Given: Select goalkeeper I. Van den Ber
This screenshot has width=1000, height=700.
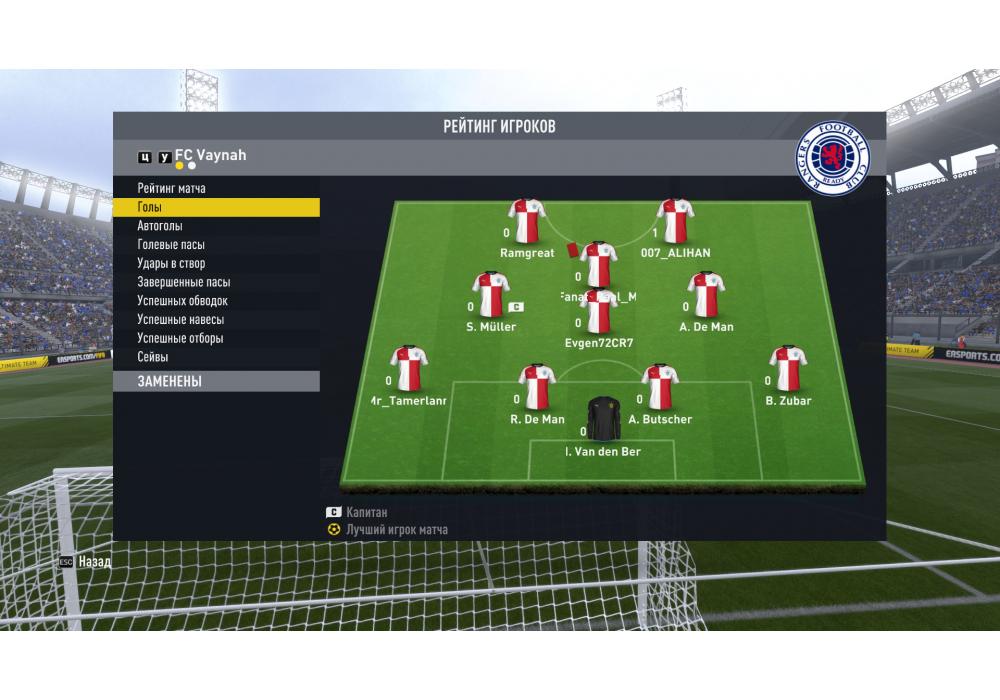Looking at the screenshot, I should click(603, 419).
